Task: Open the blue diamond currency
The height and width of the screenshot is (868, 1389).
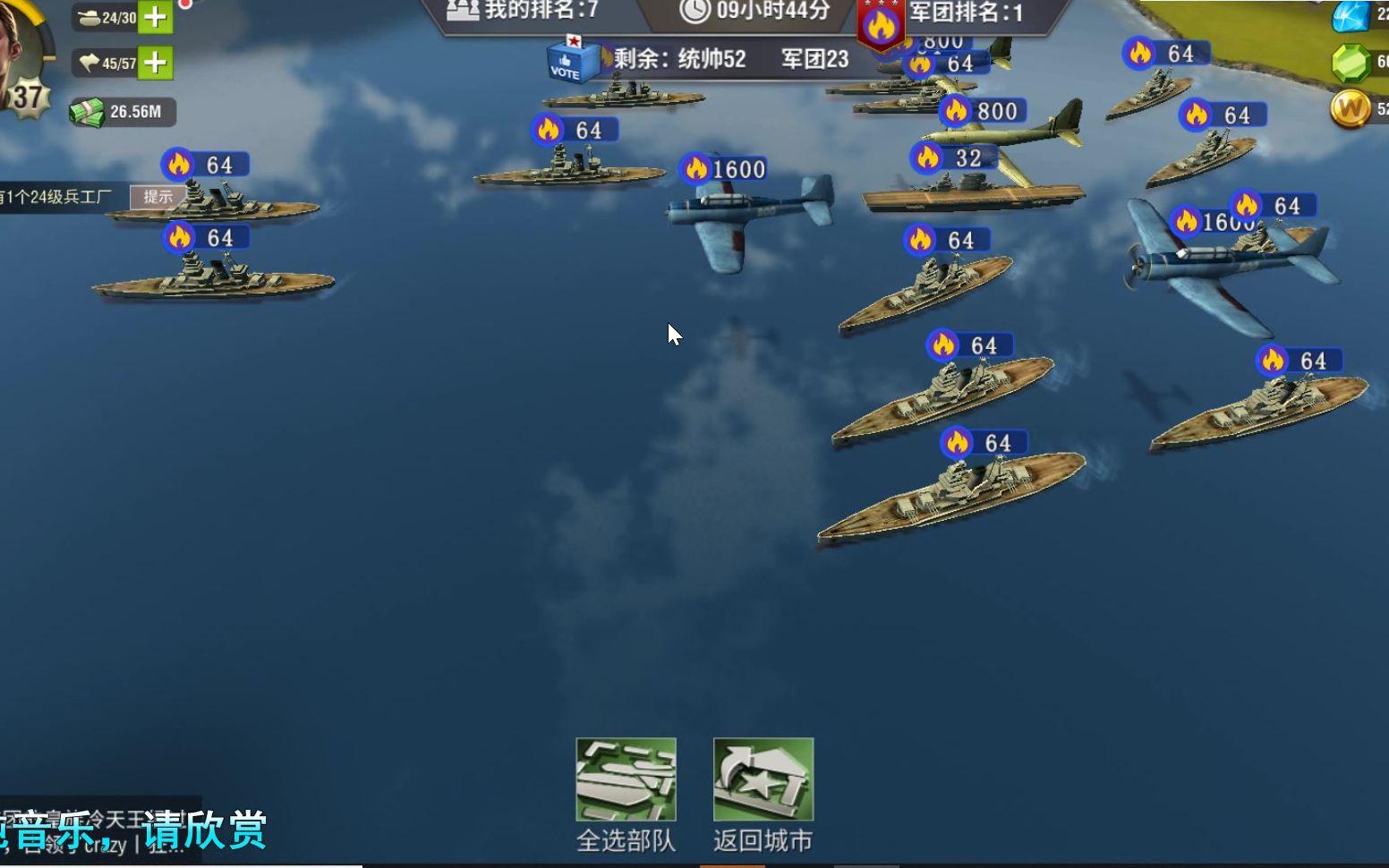Action: [1351, 16]
